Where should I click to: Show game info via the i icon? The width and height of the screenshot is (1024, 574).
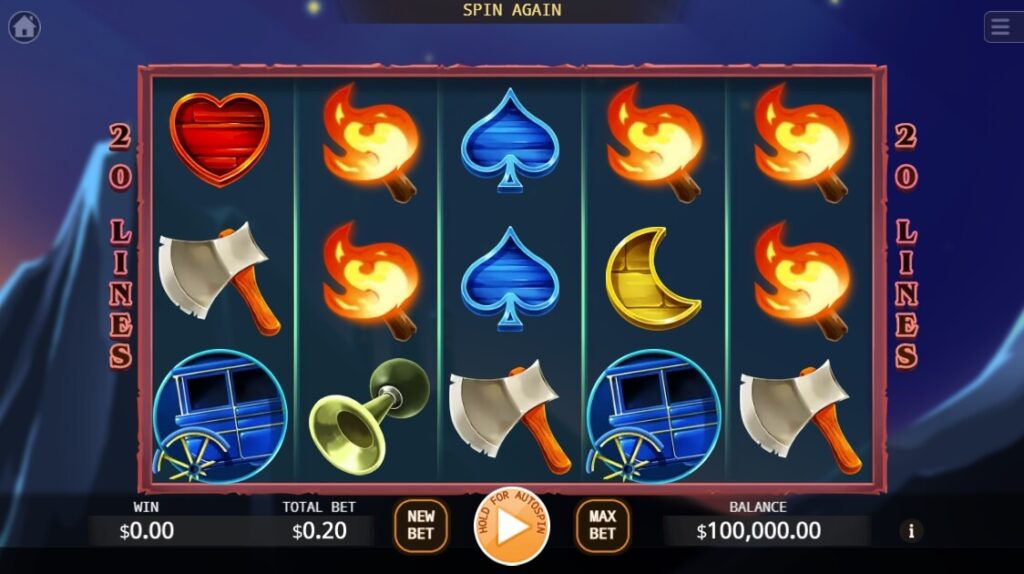click(x=910, y=531)
